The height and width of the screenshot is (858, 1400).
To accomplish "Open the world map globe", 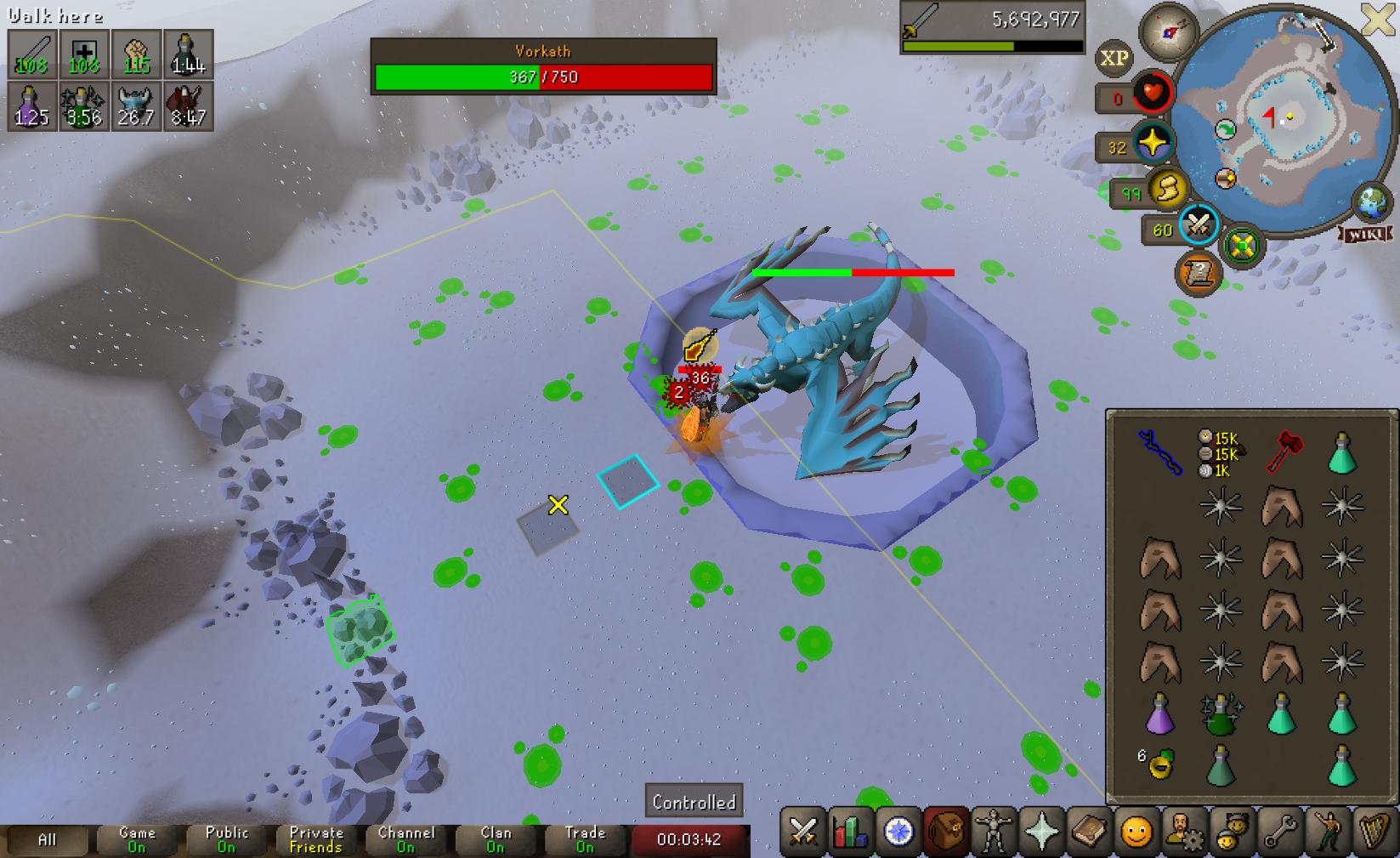I will pos(1370,202).
